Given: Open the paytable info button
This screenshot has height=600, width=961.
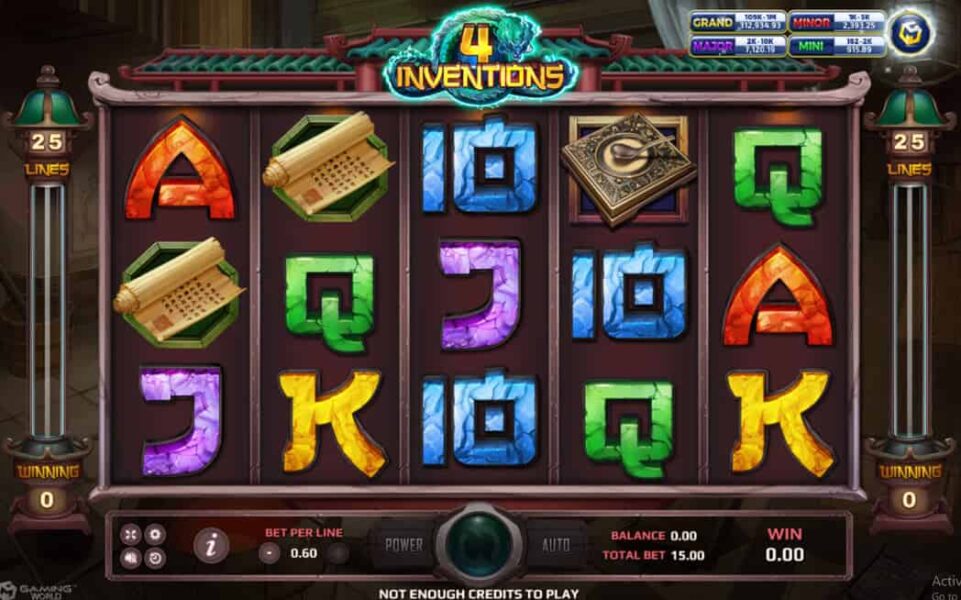Looking at the screenshot, I should click(211, 545).
